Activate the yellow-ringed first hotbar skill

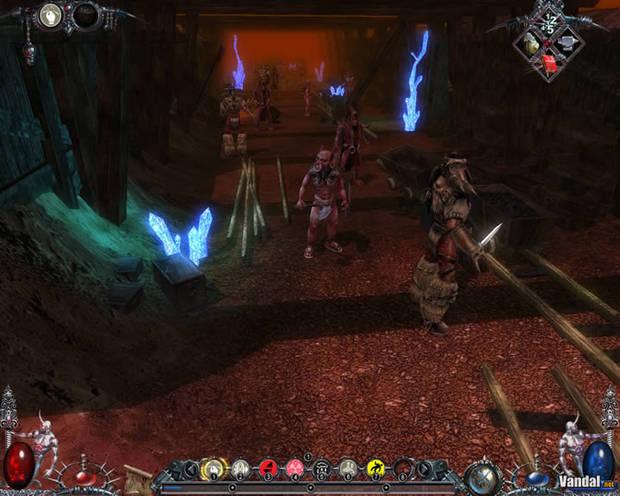tap(214, 468)
